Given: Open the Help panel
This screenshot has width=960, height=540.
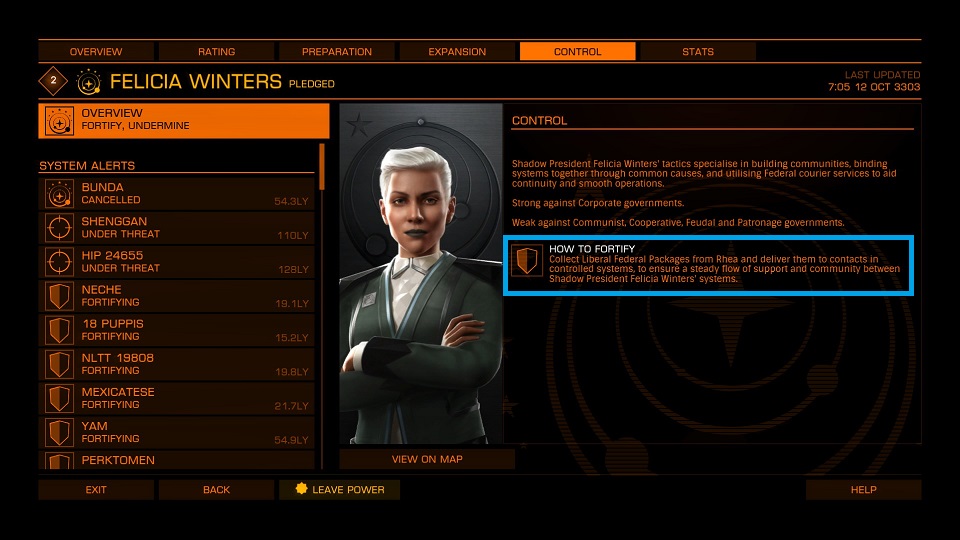Looking at the screenshot, I should [863, 490].
